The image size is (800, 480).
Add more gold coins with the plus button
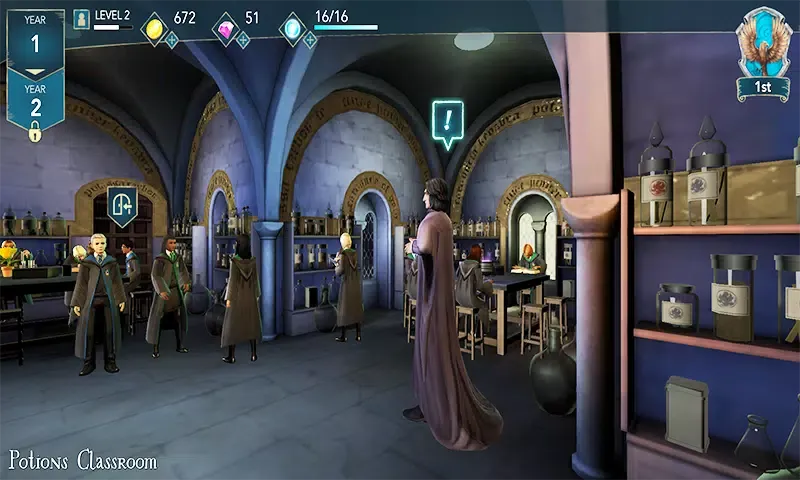point(172,40)
